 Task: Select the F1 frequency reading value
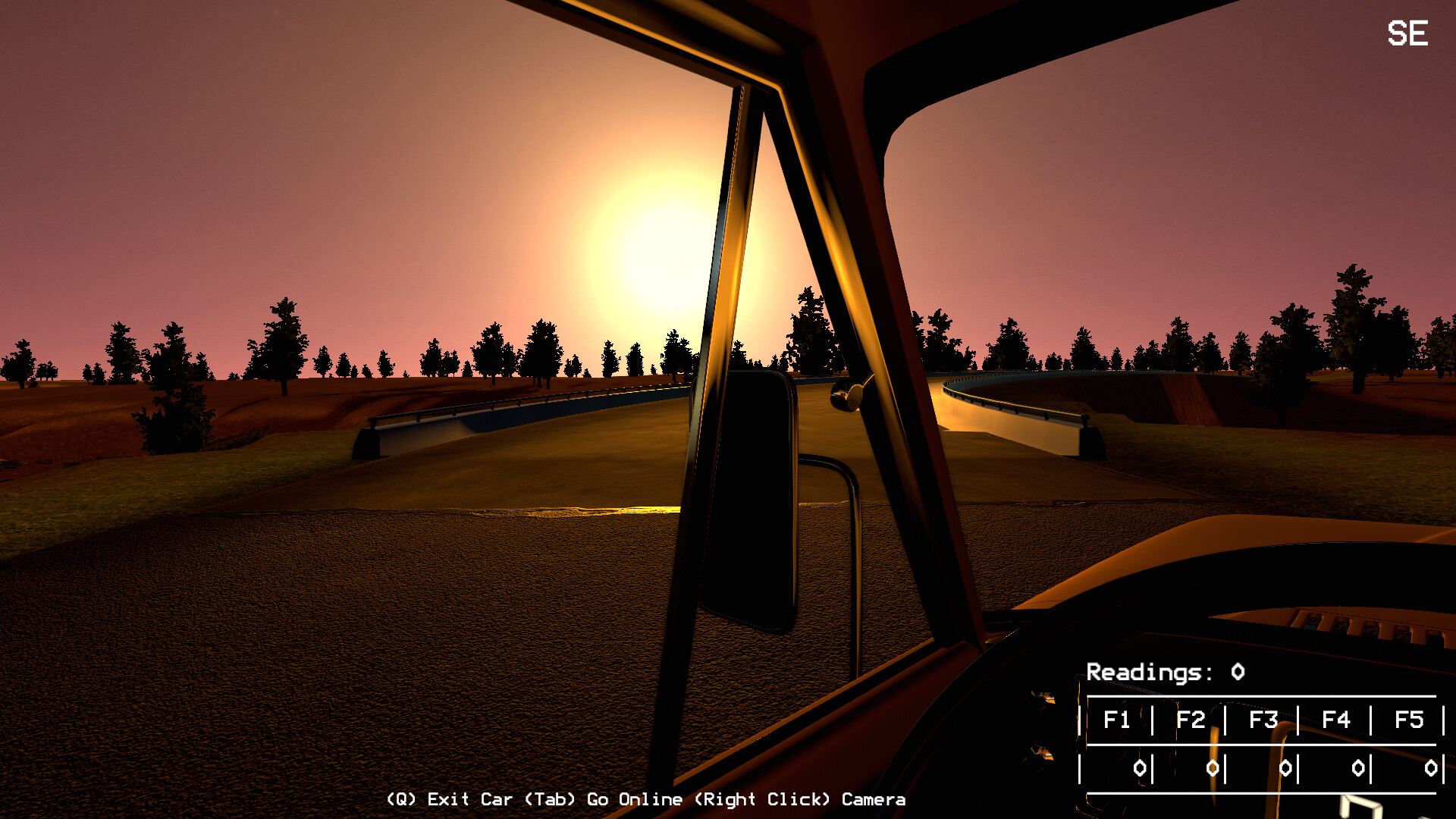tap(1141, 767)
